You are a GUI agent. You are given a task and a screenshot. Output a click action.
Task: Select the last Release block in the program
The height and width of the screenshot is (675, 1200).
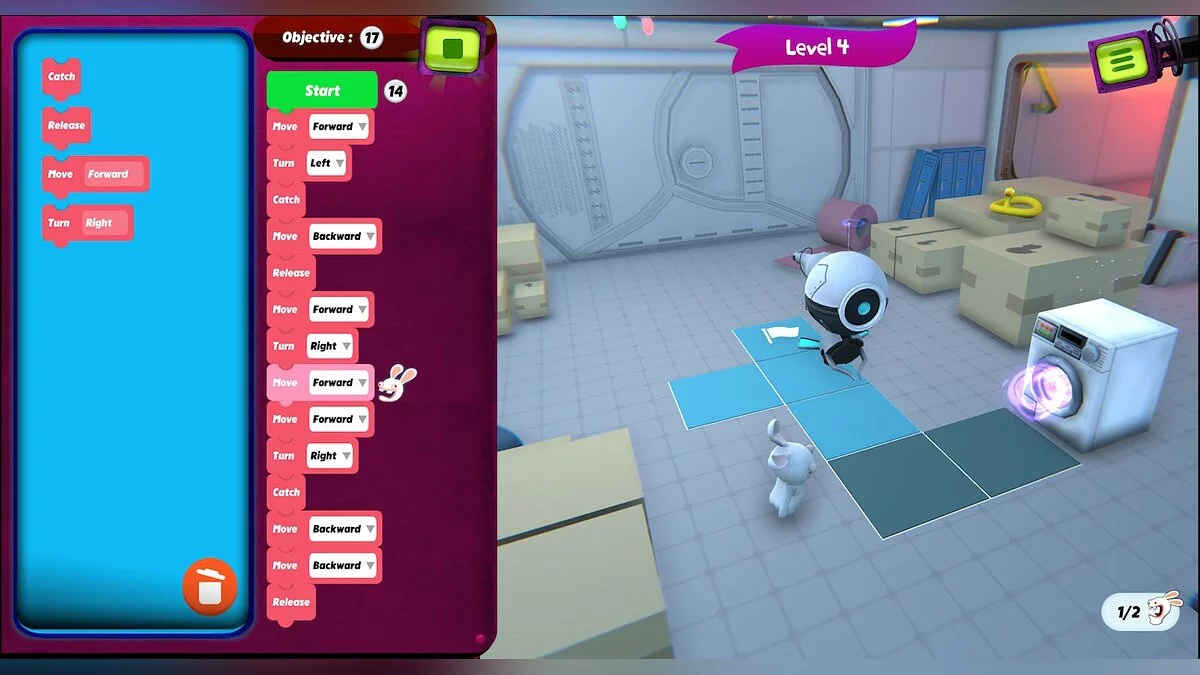click(x=291, y=602)
